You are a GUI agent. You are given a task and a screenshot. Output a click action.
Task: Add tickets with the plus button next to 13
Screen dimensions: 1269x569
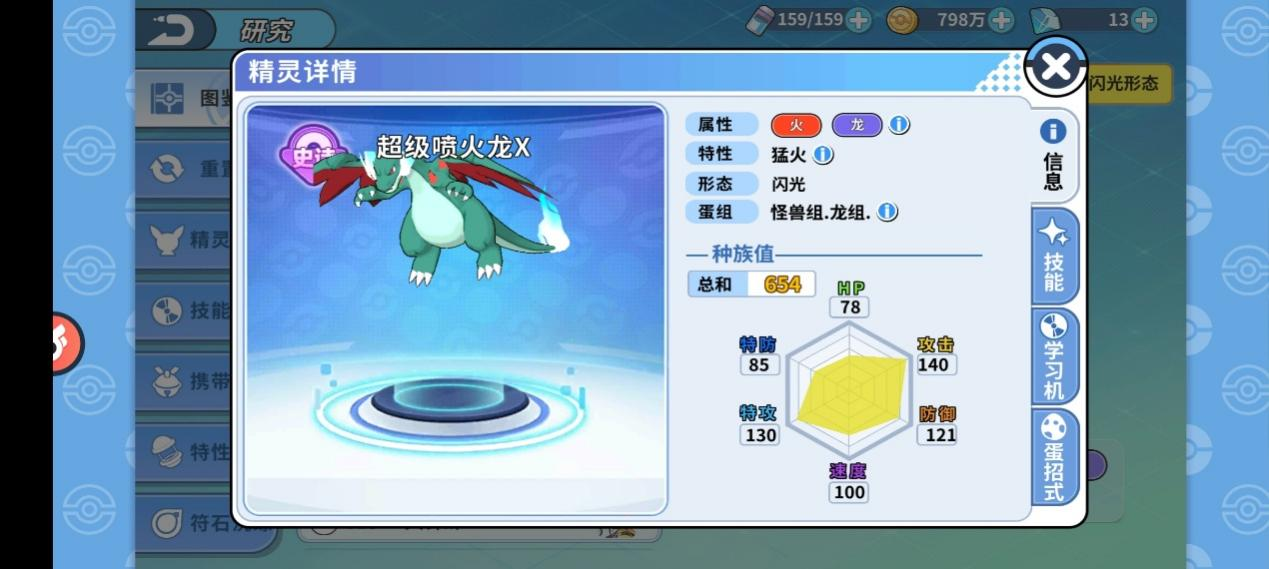(1144, 19)
